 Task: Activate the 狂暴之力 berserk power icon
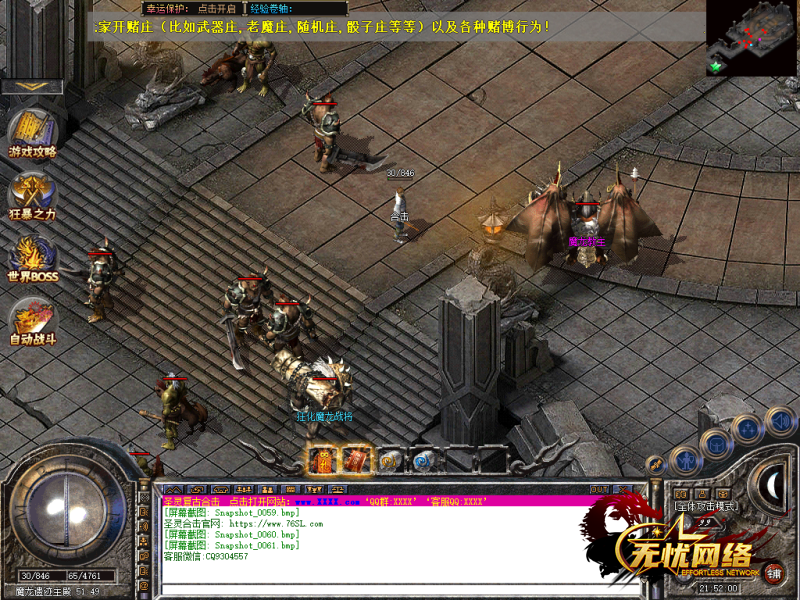tap(31, 195)
